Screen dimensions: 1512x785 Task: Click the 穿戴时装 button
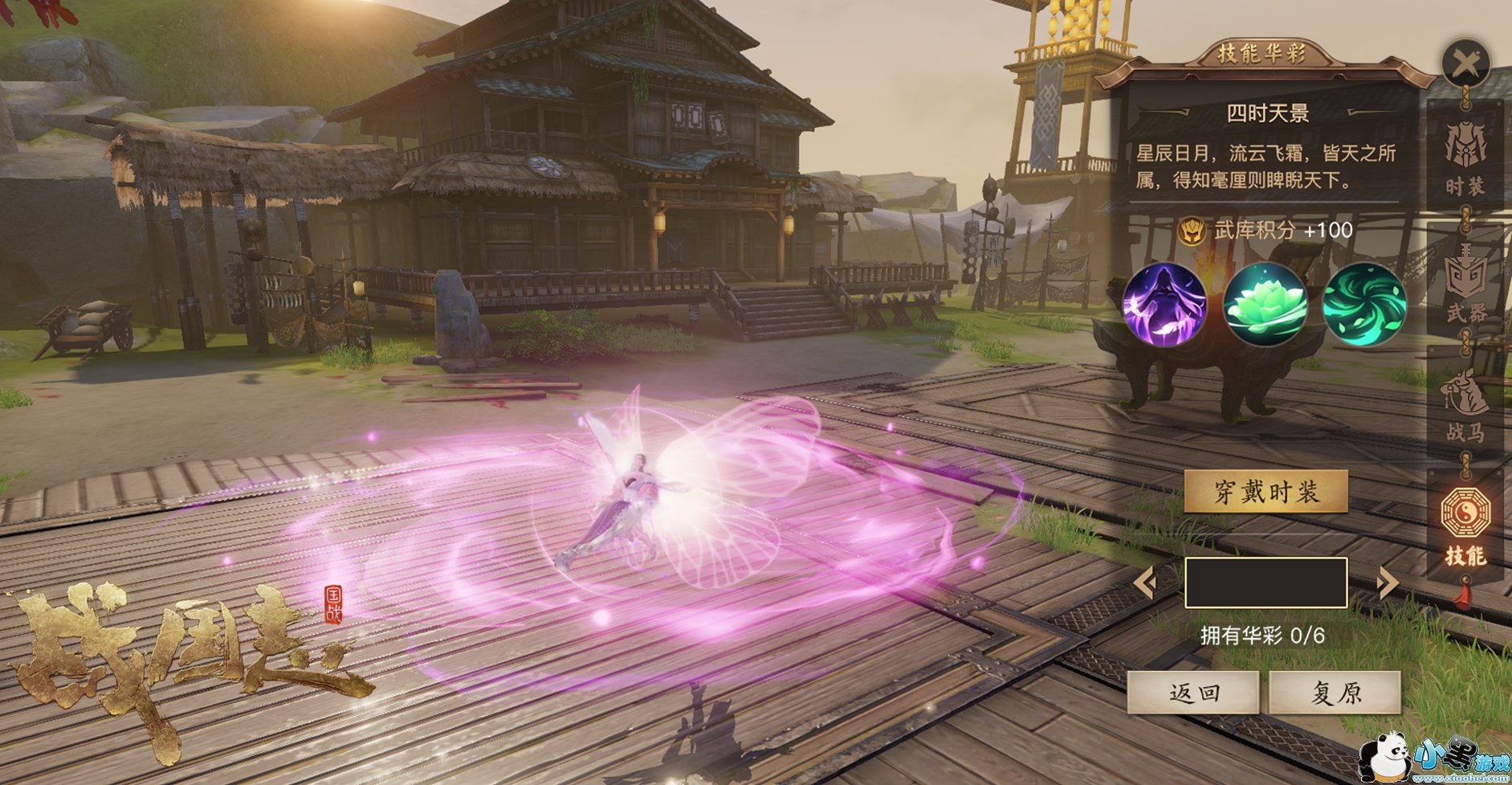click(x=1265, y=492)
